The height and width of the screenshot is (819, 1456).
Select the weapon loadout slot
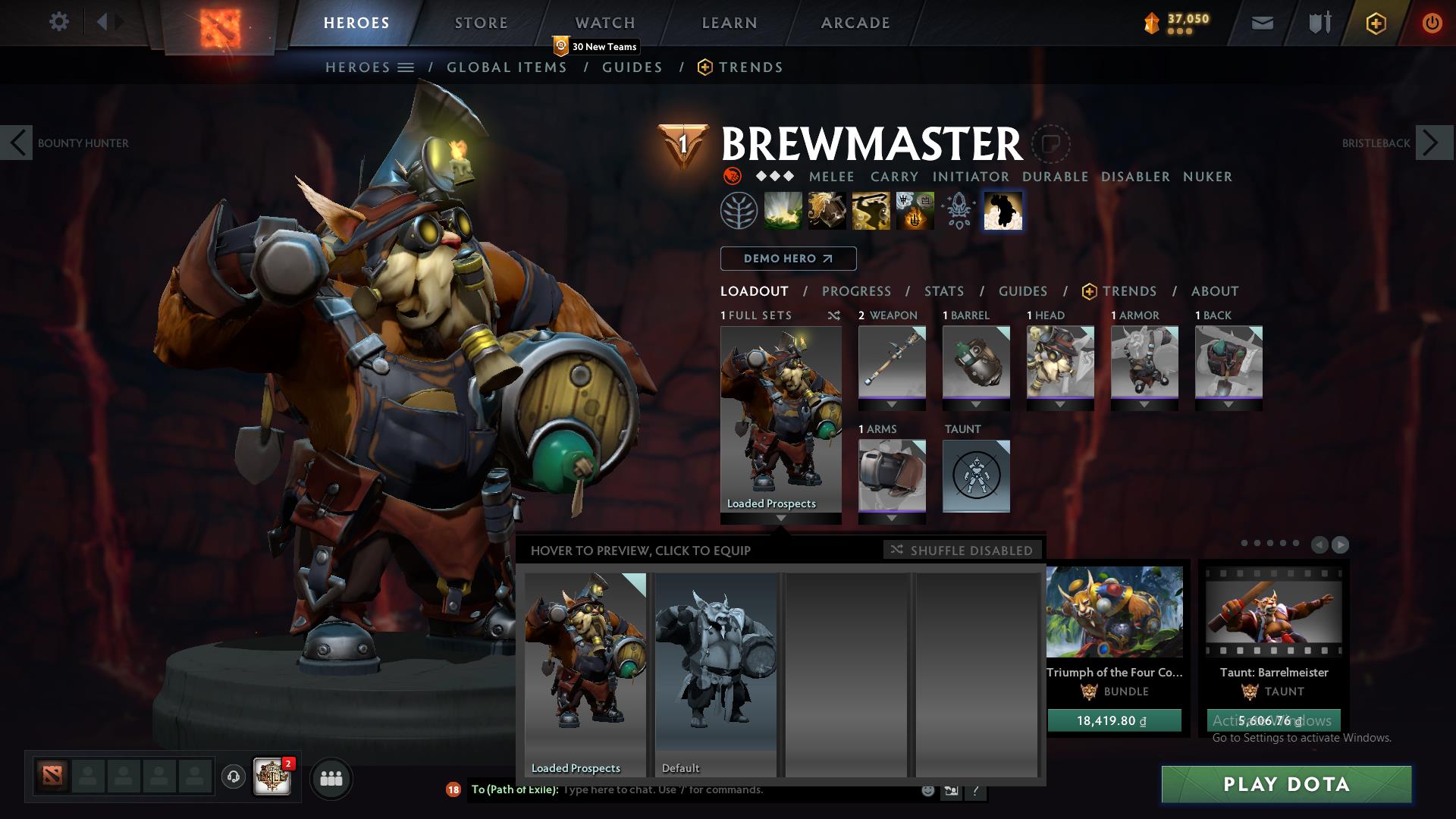pos(892,362)
